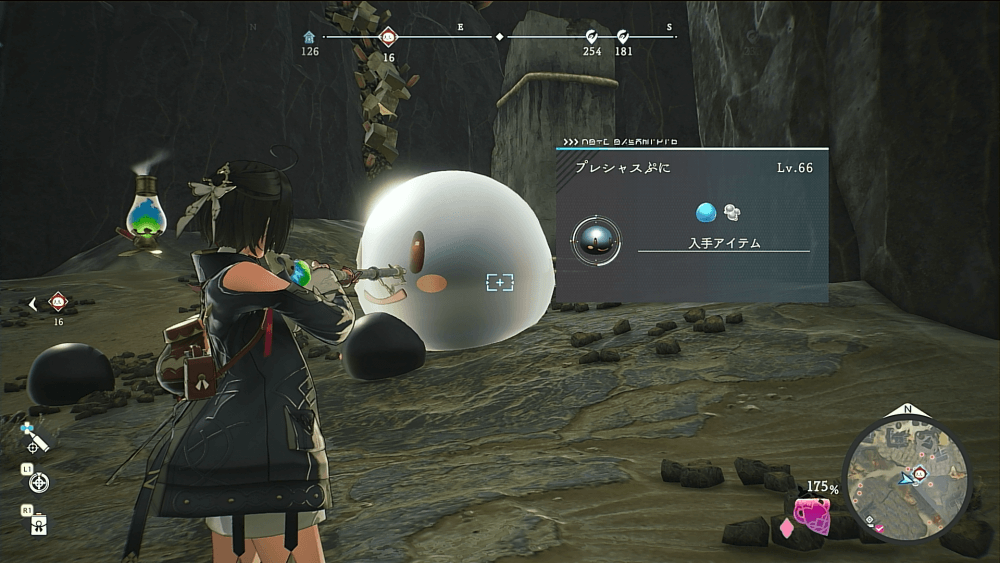1000x563 pixels.
Task: Activate the crosshair aim icon
Action: click(x=40, y=483)
